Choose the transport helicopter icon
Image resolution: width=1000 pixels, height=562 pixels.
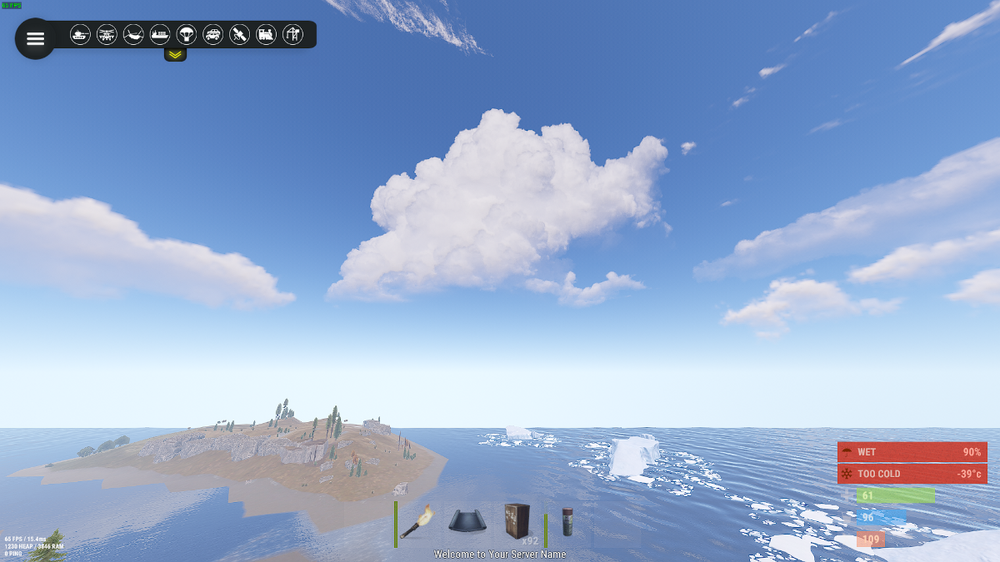click(133, 35)
